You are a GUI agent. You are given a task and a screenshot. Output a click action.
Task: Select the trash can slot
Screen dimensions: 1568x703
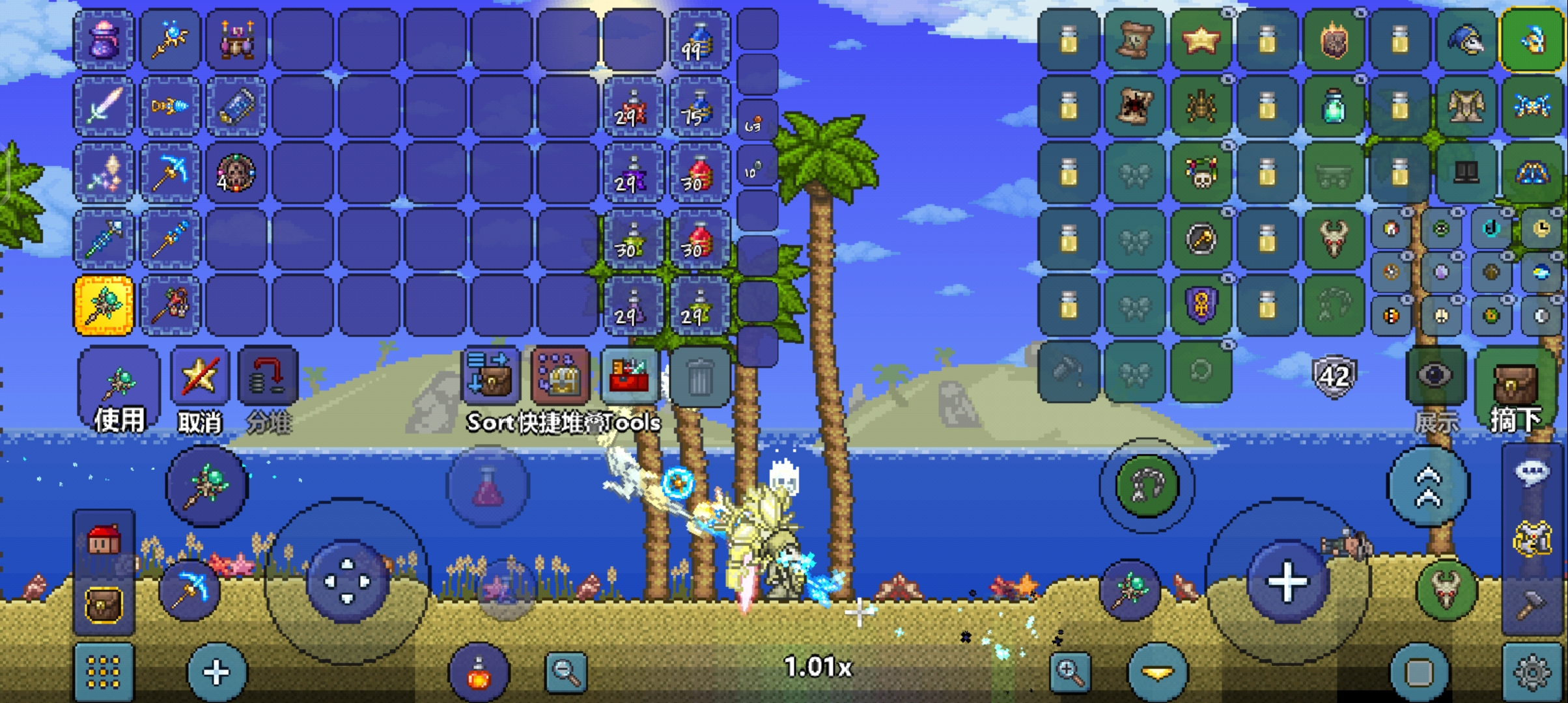pyautogui.click(x=699, y=378)
